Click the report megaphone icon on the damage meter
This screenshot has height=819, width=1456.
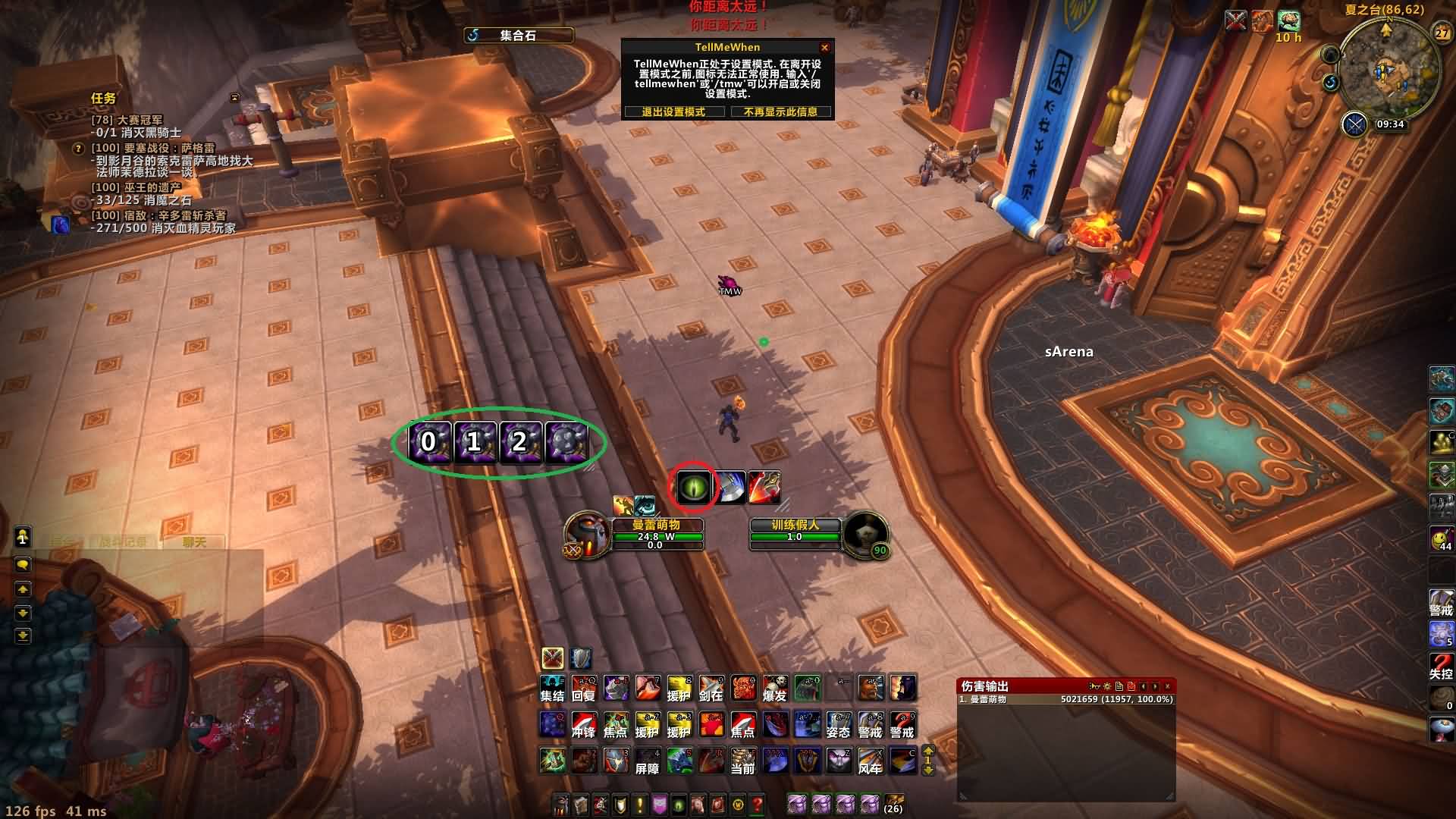1094,686
